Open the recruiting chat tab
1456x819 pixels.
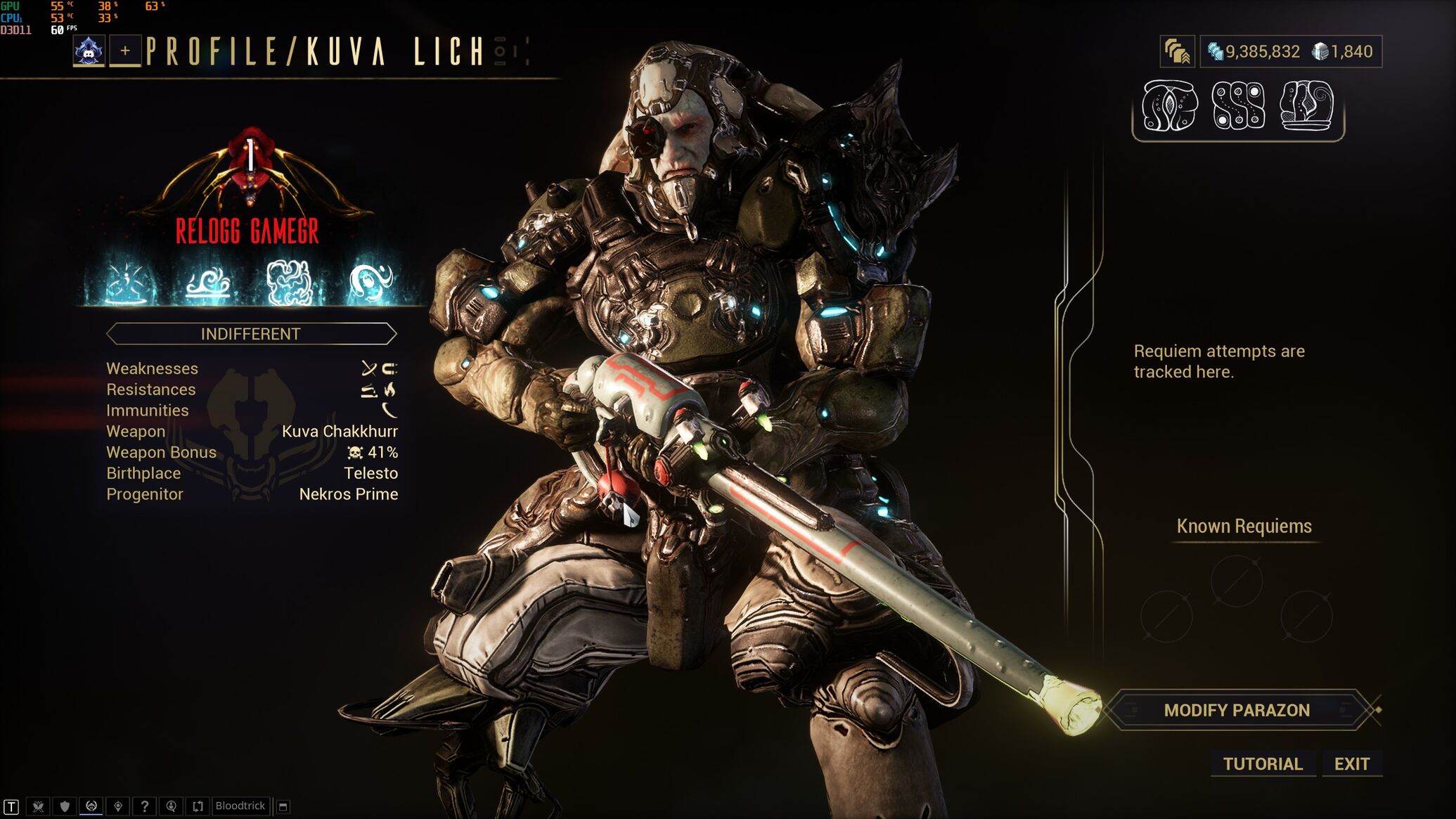coord(171,806)
